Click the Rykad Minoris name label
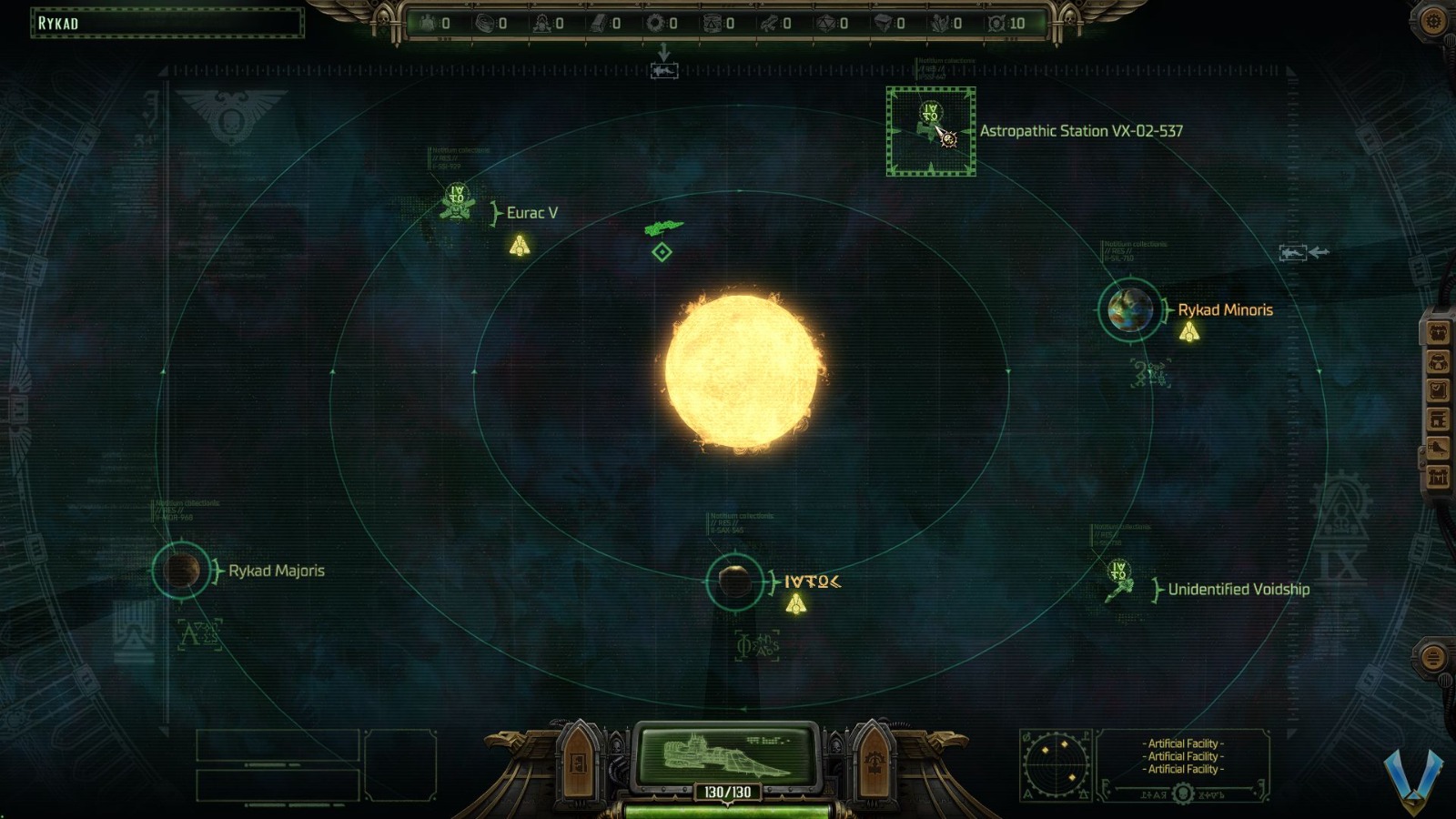The width and height of the screenshot is (1456, 819). pyautogui.click(x=1225, y=309)
